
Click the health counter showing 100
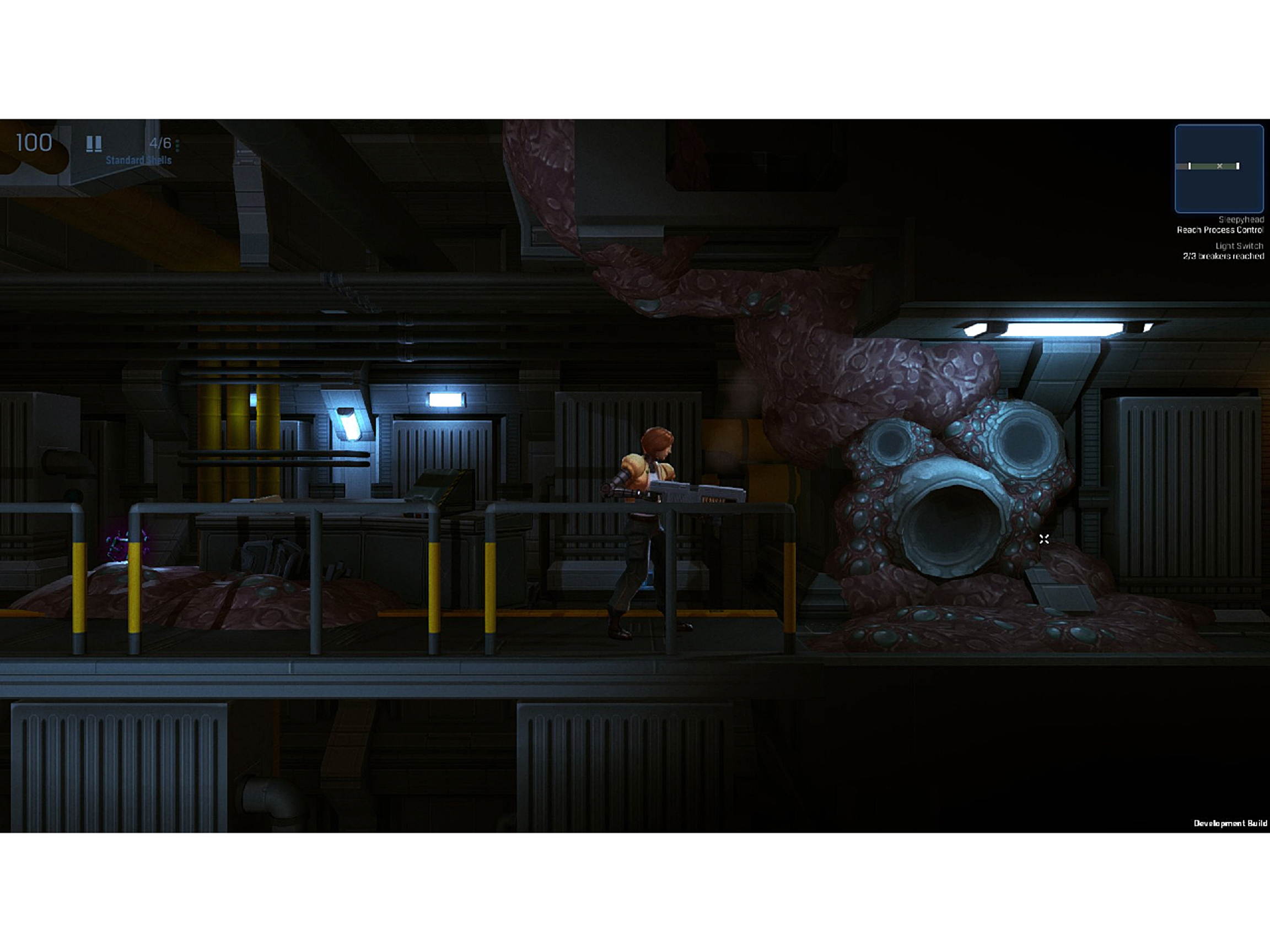[34, 142]
